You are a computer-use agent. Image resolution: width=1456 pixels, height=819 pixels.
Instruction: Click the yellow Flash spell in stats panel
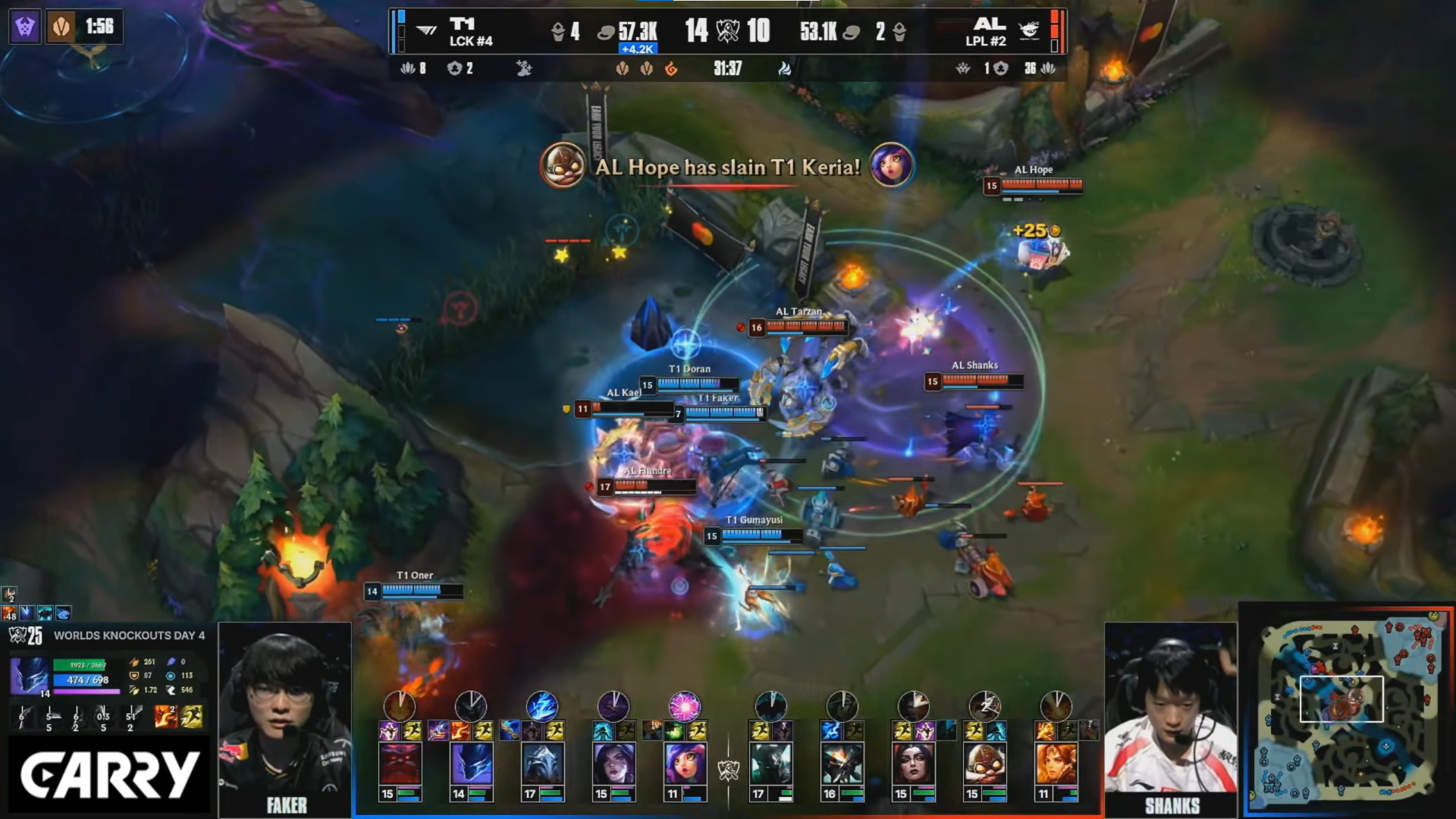(x=192, y=717)
